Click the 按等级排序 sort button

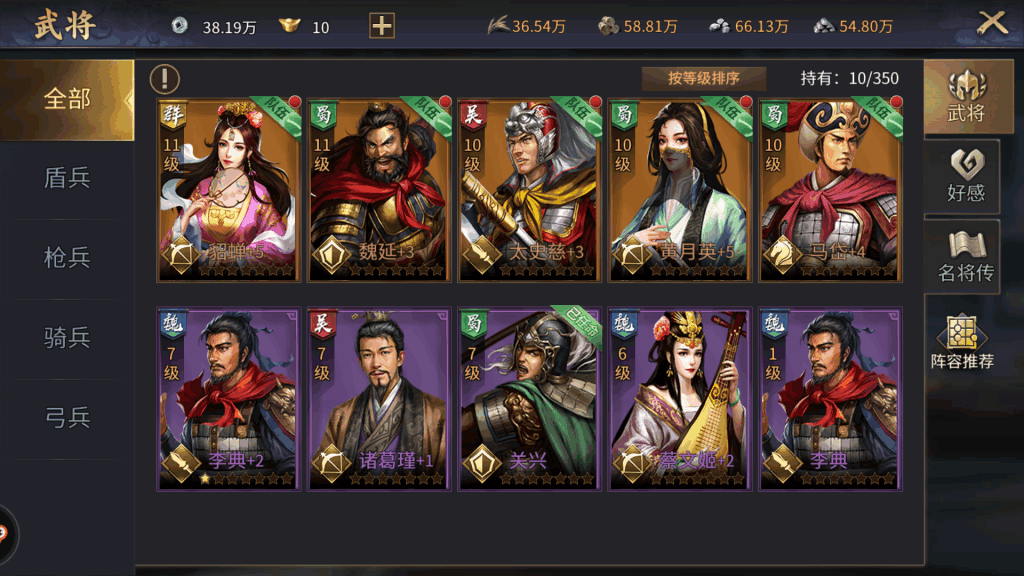[x=704, y=79]
